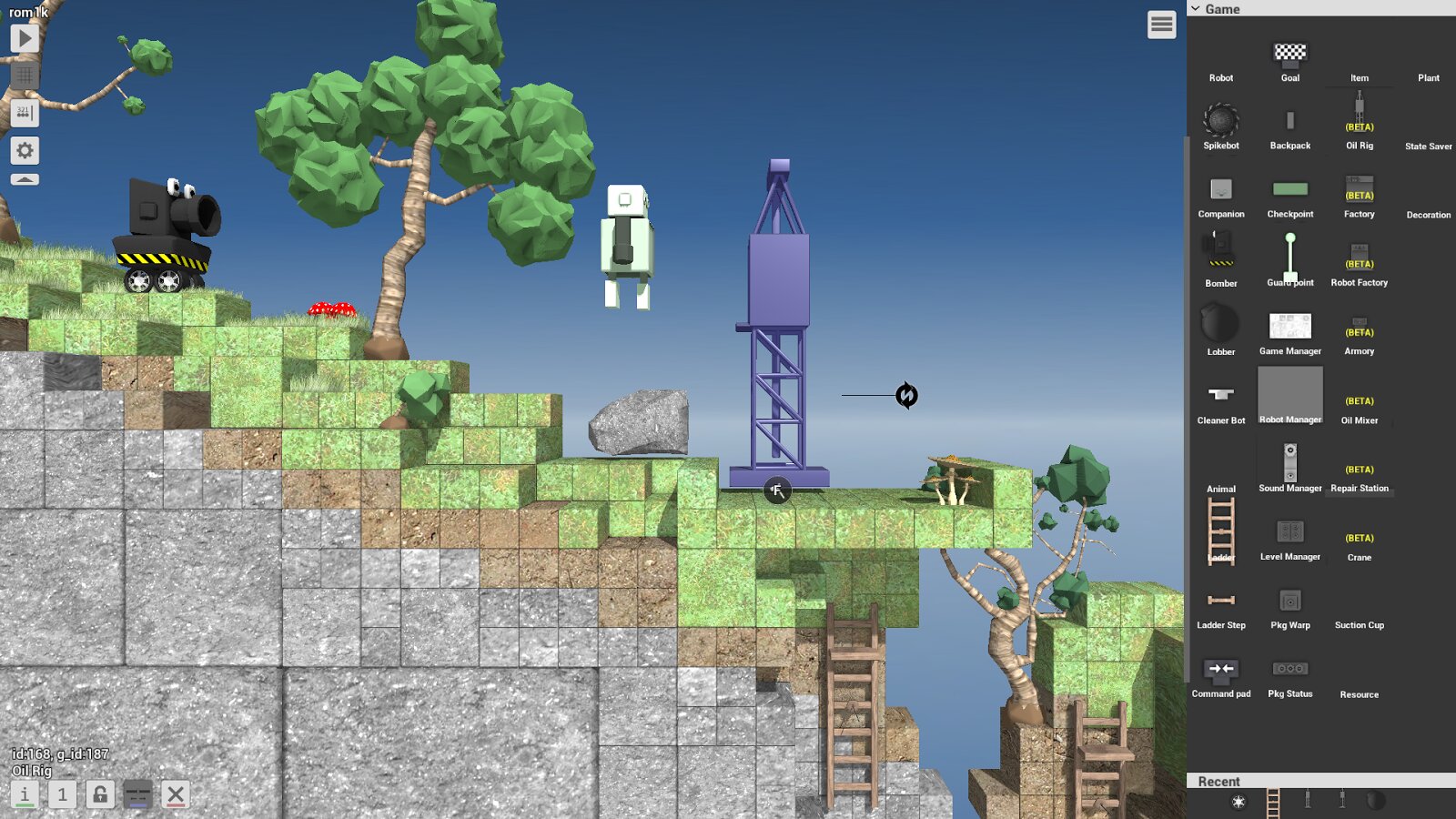Screen dimensions: 1456x819
Task: Choose the Ladder Step object
Action: pos(1220,603)
